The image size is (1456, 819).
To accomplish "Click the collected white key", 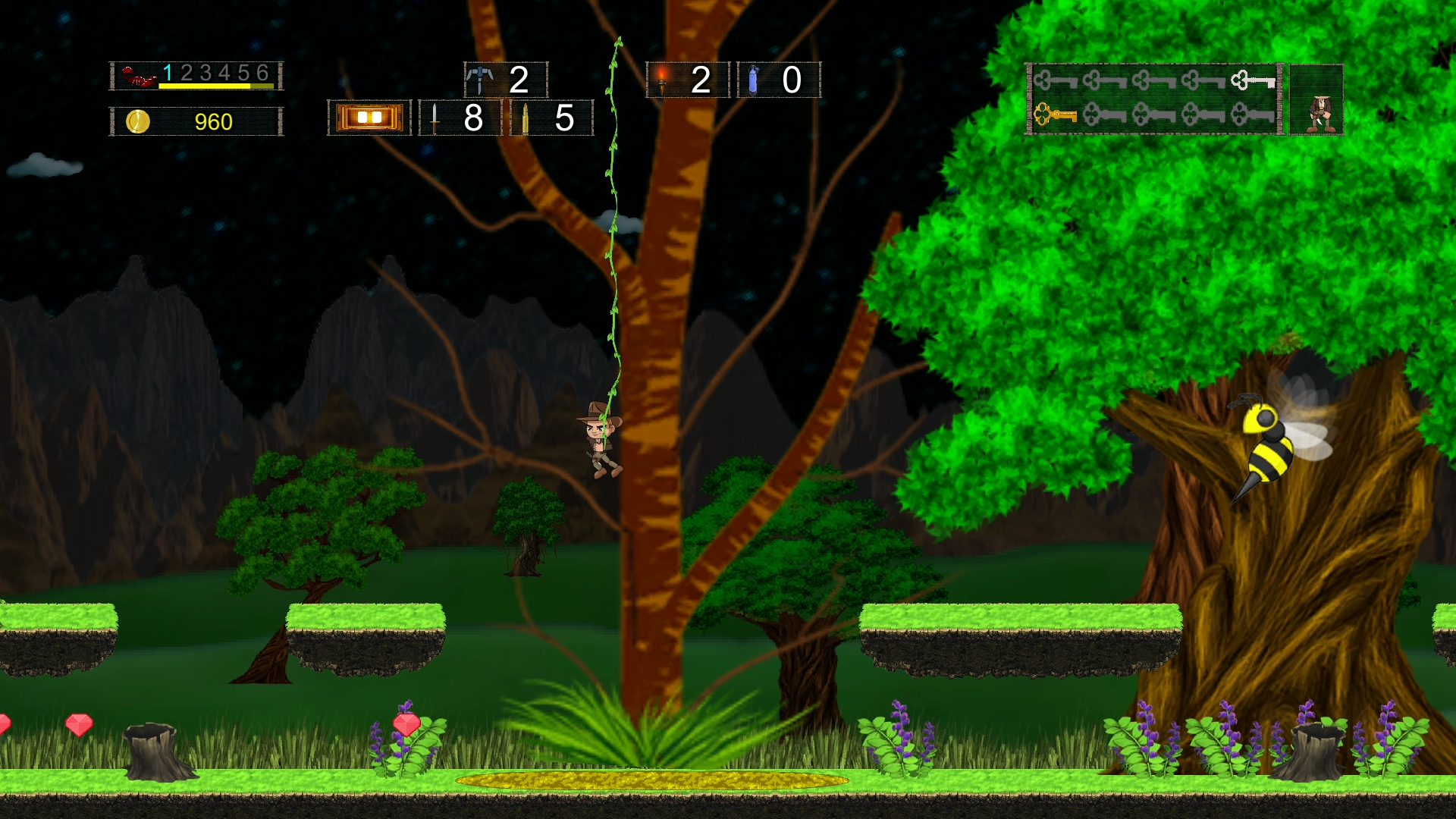I will (x=1252, y=80).
